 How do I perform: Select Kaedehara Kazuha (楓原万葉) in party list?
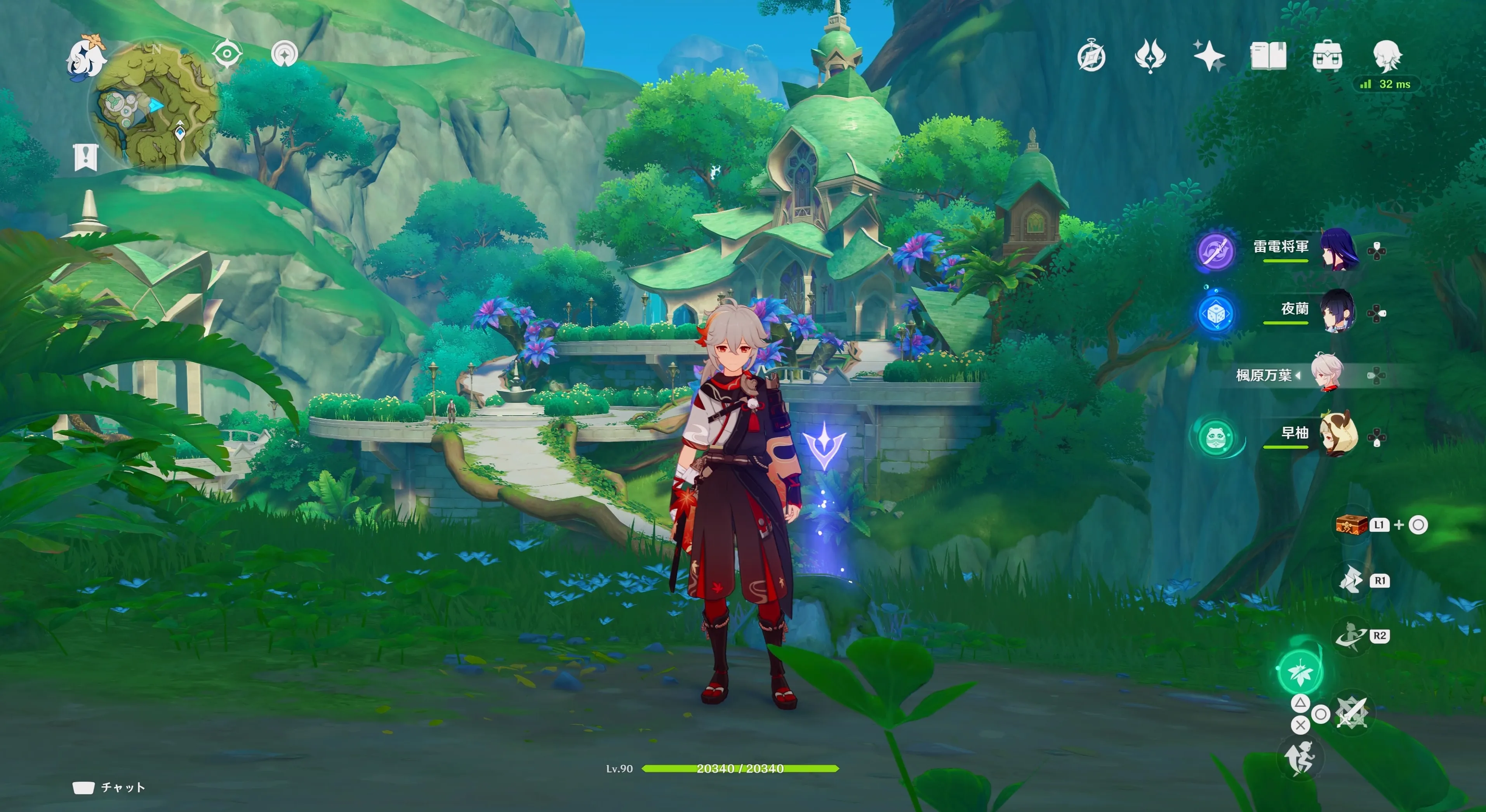(1327, 374)
